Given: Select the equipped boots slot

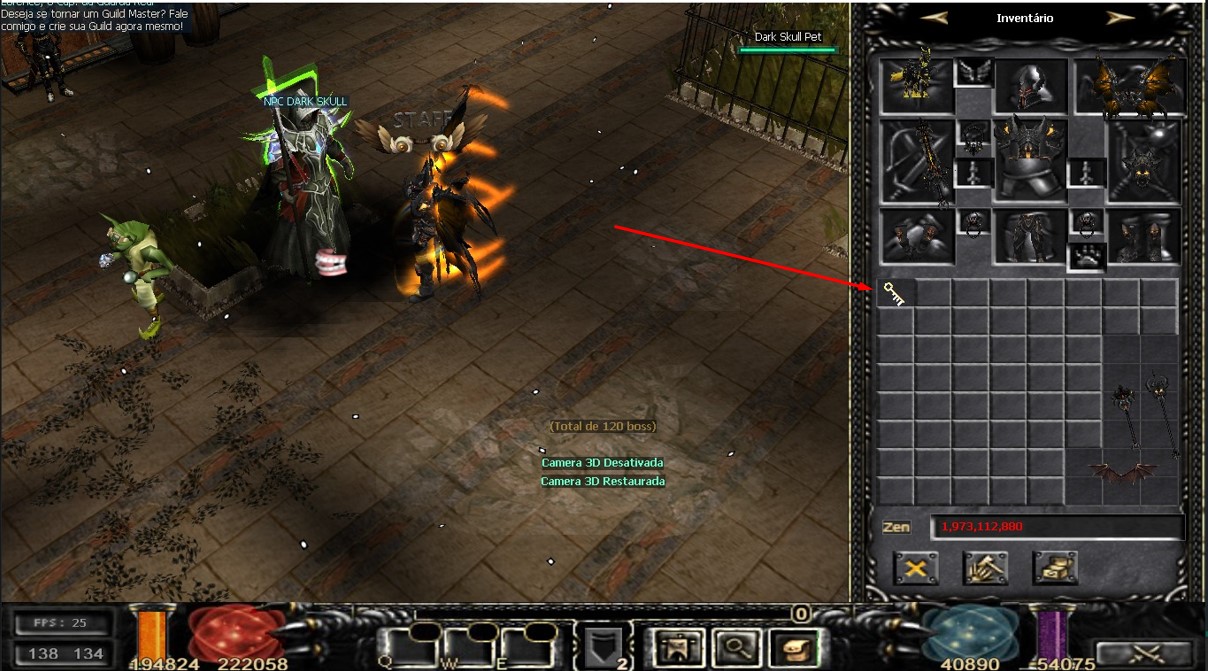Looking at the screenshot, I should pyautogui.click(x=1145, y=236).
